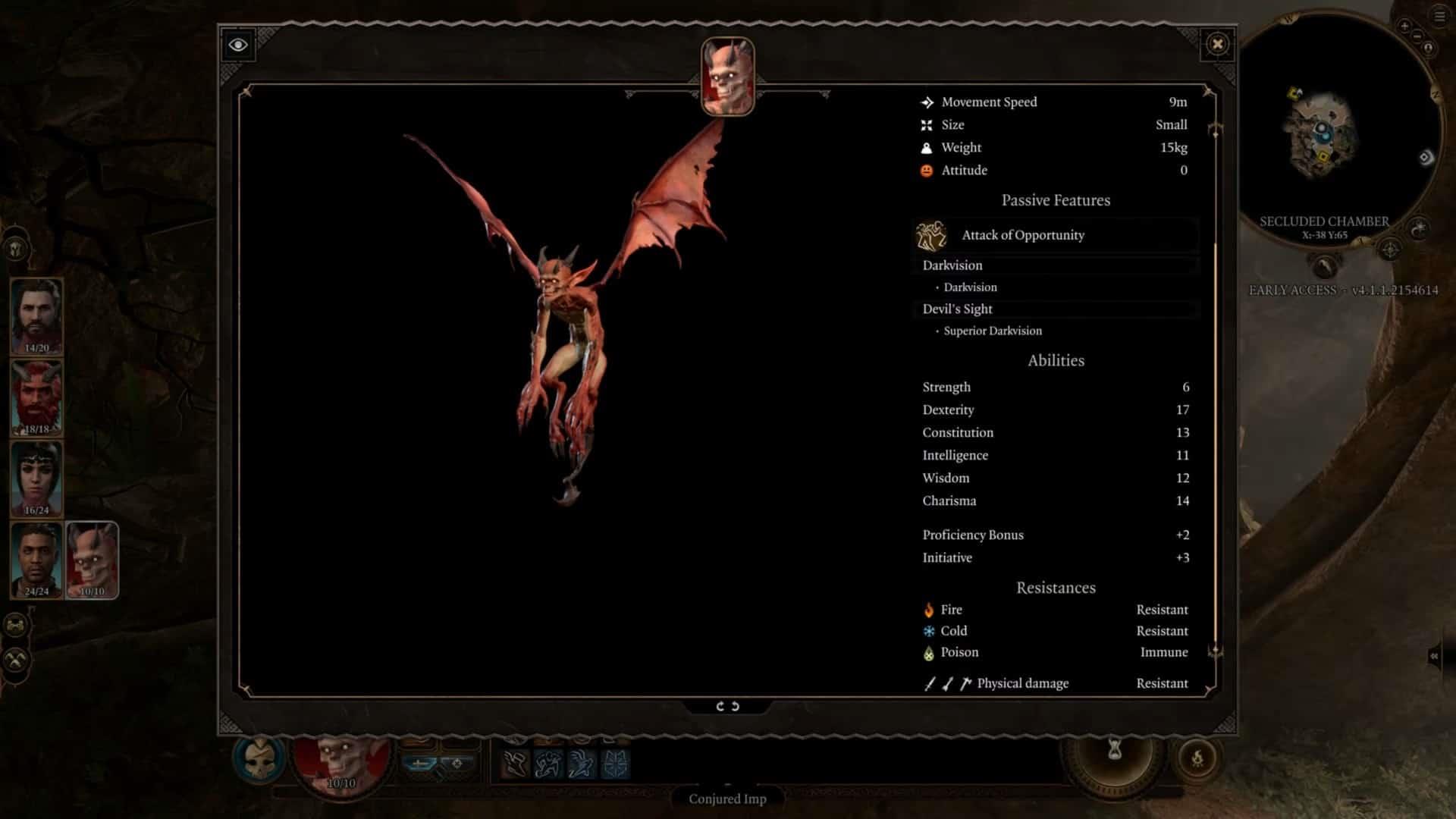Toggle the eye icon in the window corner
Screen dimensions: 1456x819
(x=238, y=45)
